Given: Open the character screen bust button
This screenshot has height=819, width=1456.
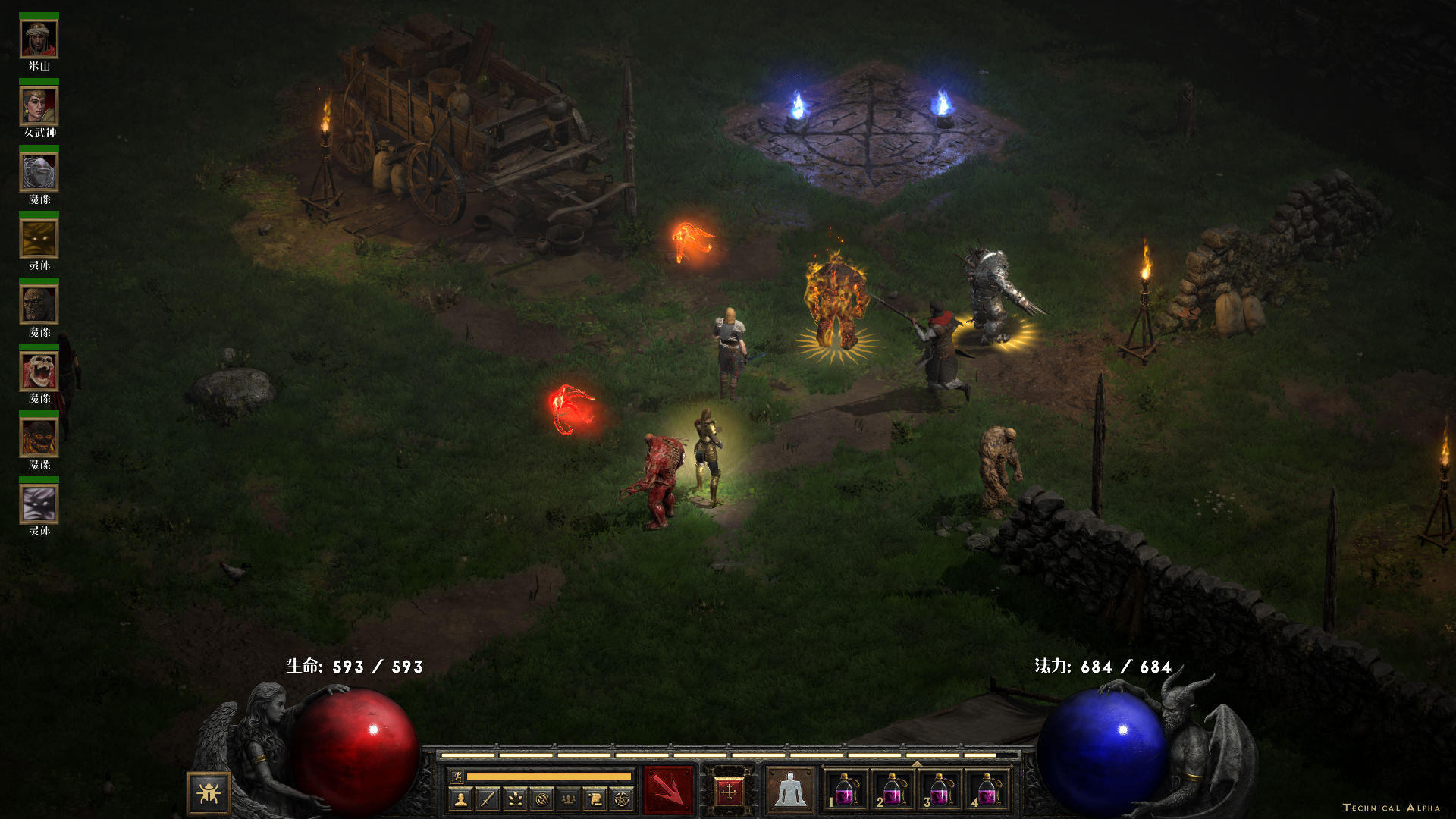Looking at the screenshot, I should click(x=461, y=799).
